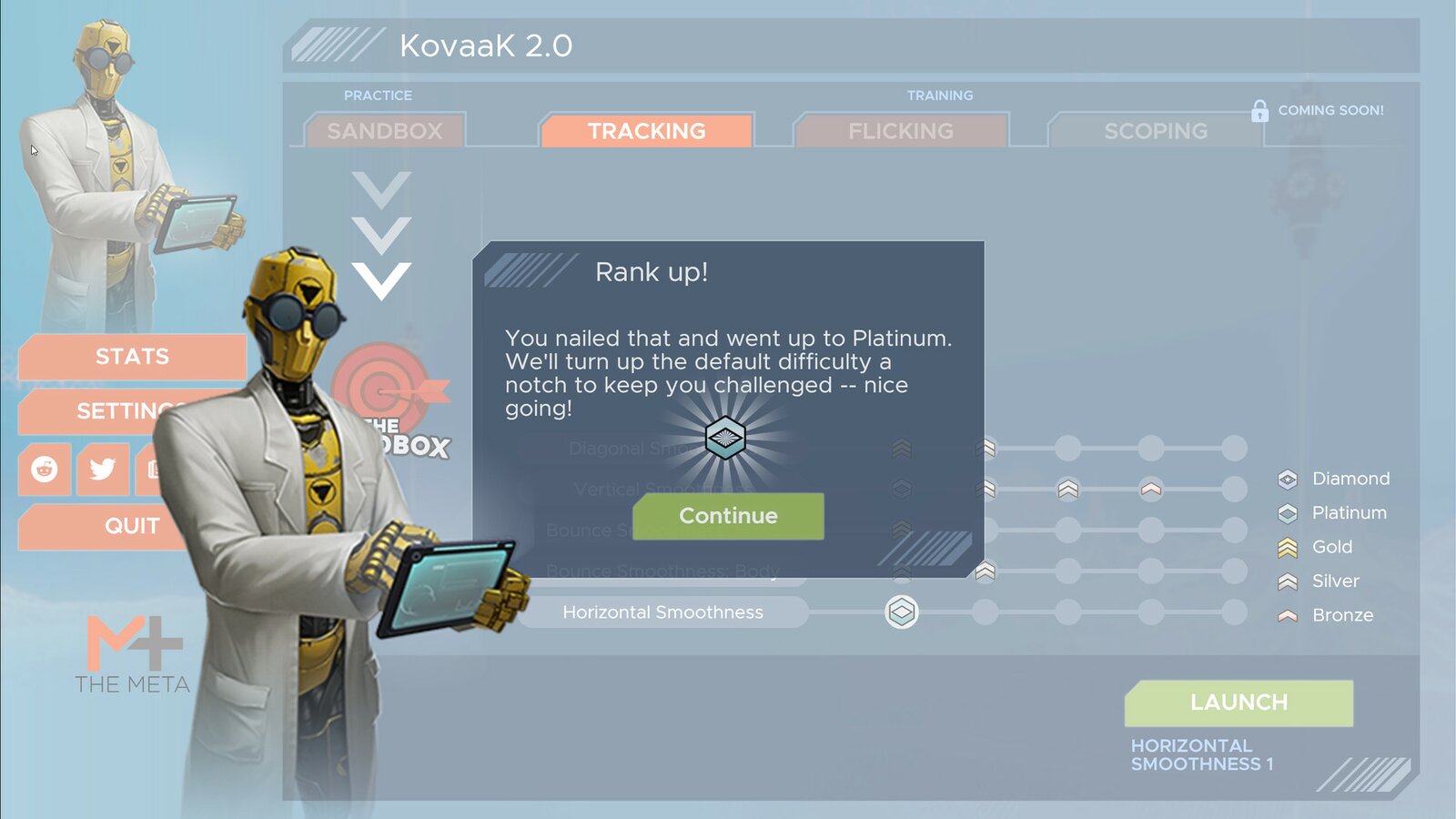Open the Reddit social icon
Viewport: 1456px width, 819px height.
[43, 470]
